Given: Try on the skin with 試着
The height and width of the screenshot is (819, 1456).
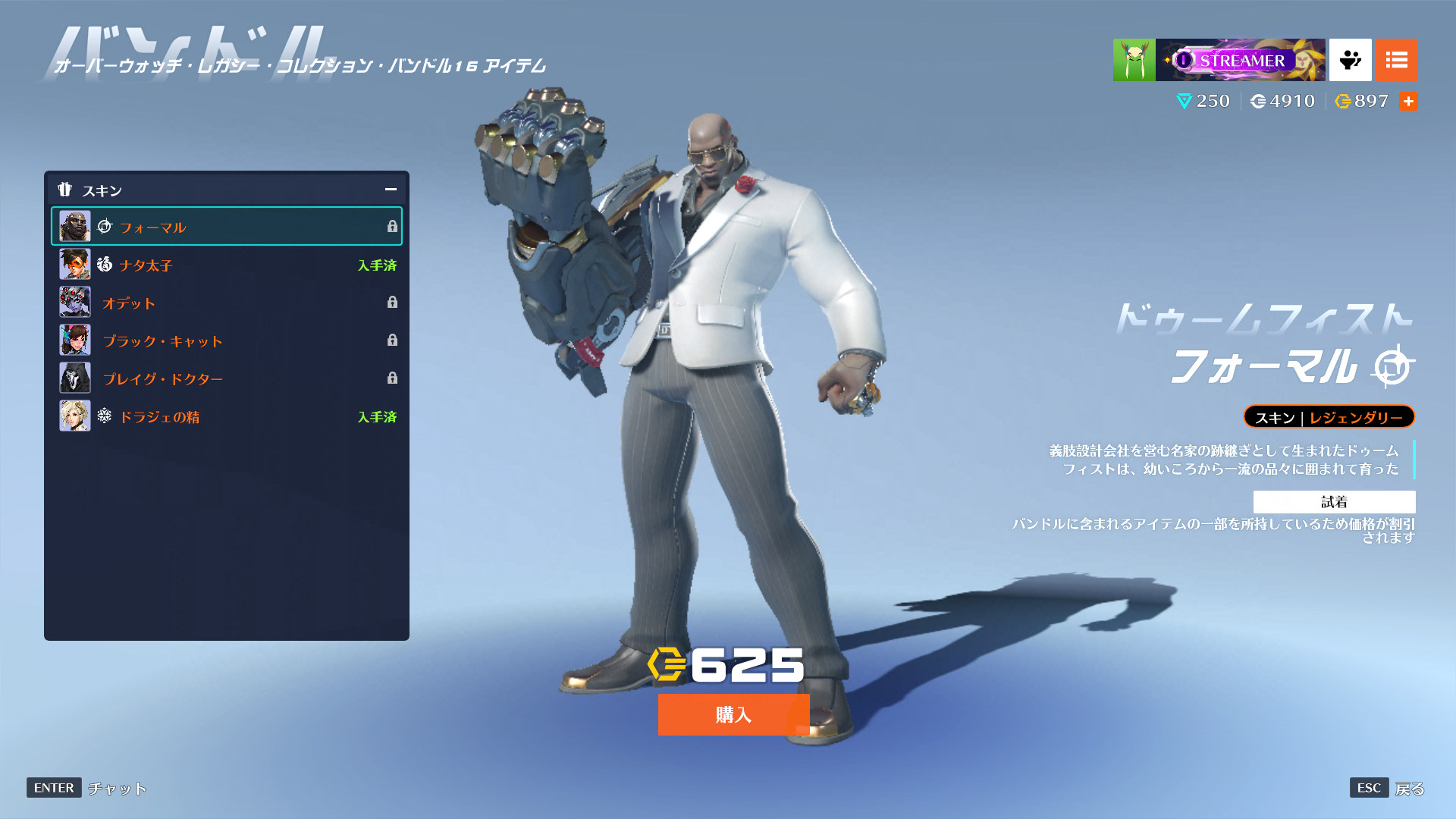Looking at the screenshot, I should [x=1334, y=501].
